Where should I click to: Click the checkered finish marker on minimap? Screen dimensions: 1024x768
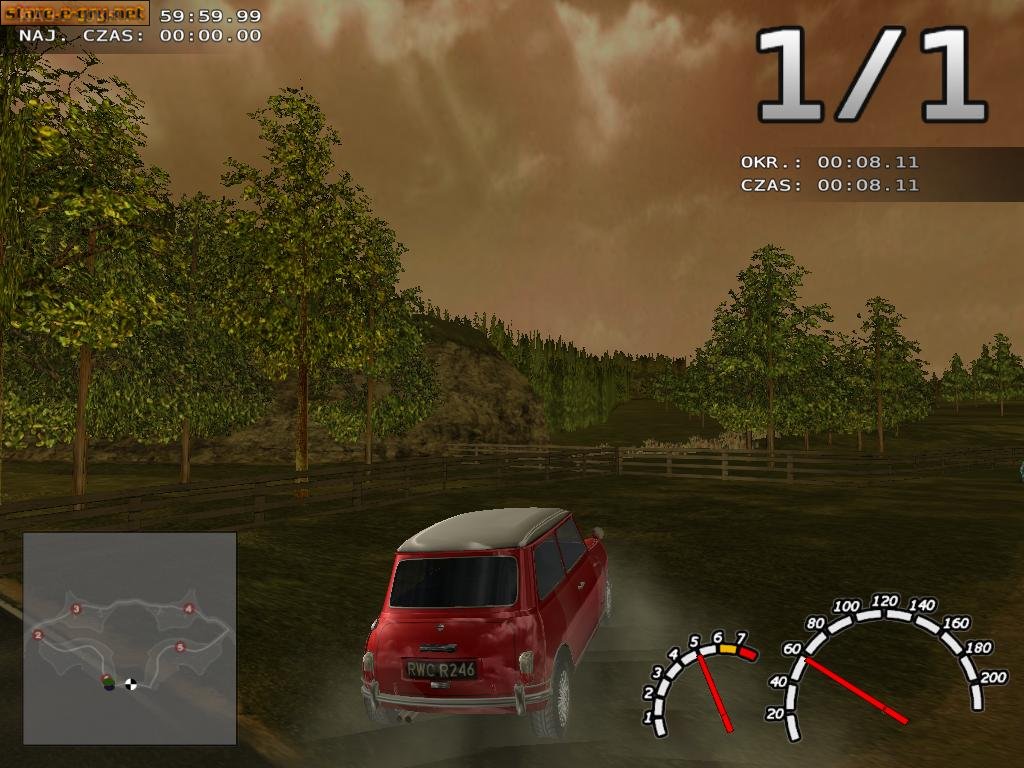click(x=131, y=684)
